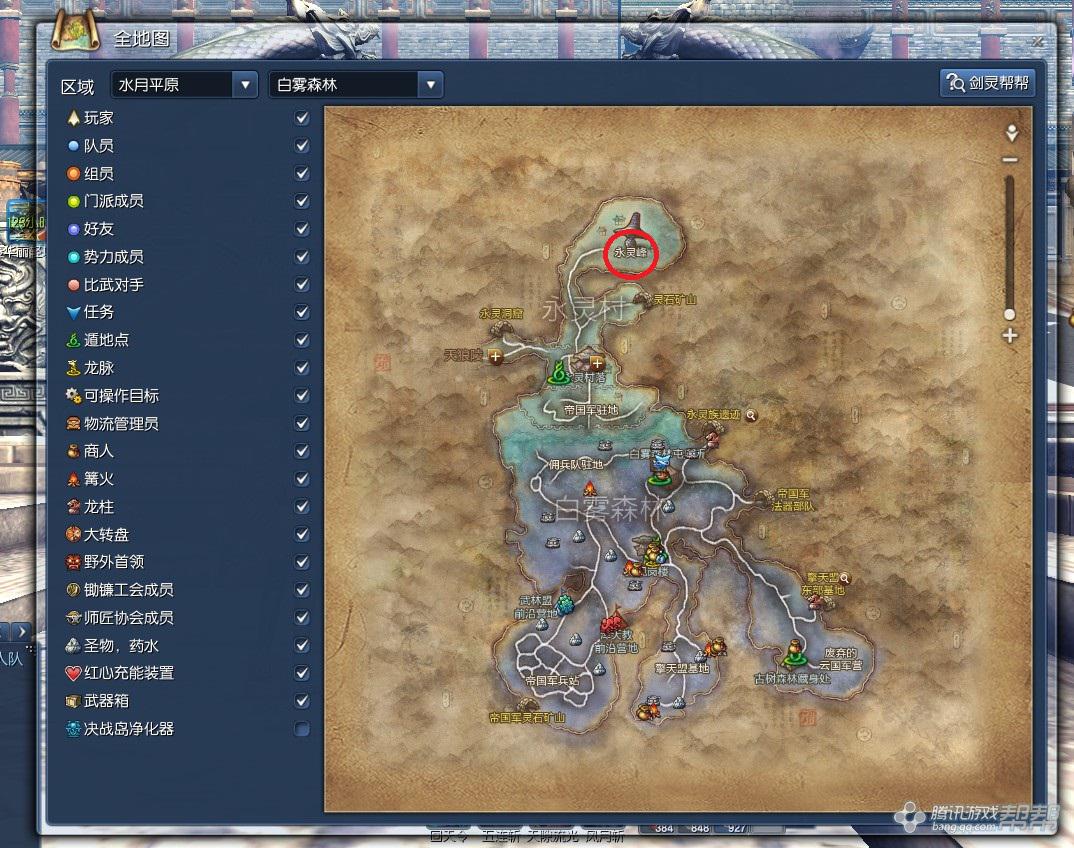This screenshot has width=1074, height=848.
Task: Toggle the 玩家 player marker checkbox
Action: tap(302, 118)
